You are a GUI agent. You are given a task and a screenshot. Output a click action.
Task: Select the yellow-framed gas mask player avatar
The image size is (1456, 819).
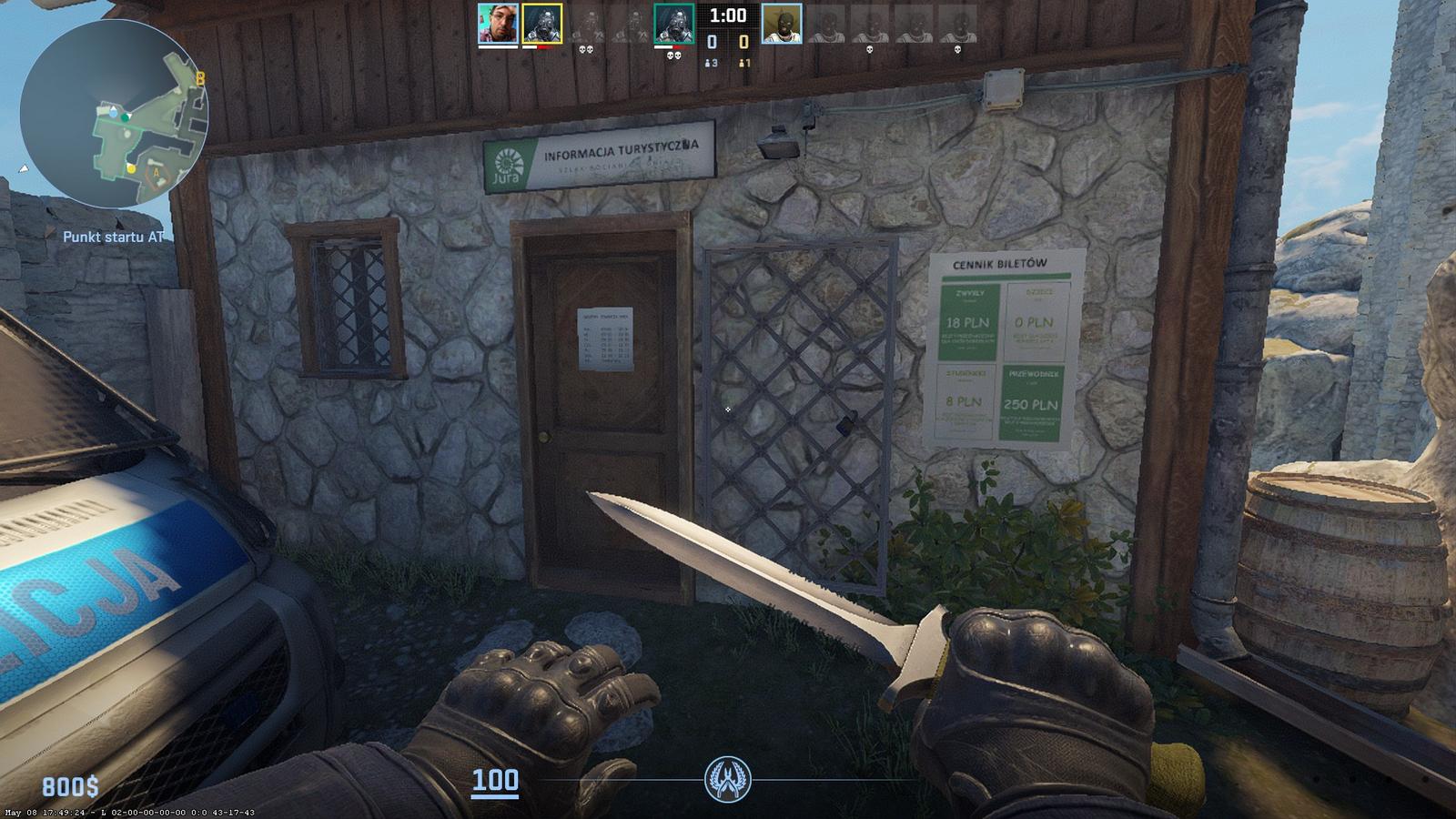coord(541,24)
